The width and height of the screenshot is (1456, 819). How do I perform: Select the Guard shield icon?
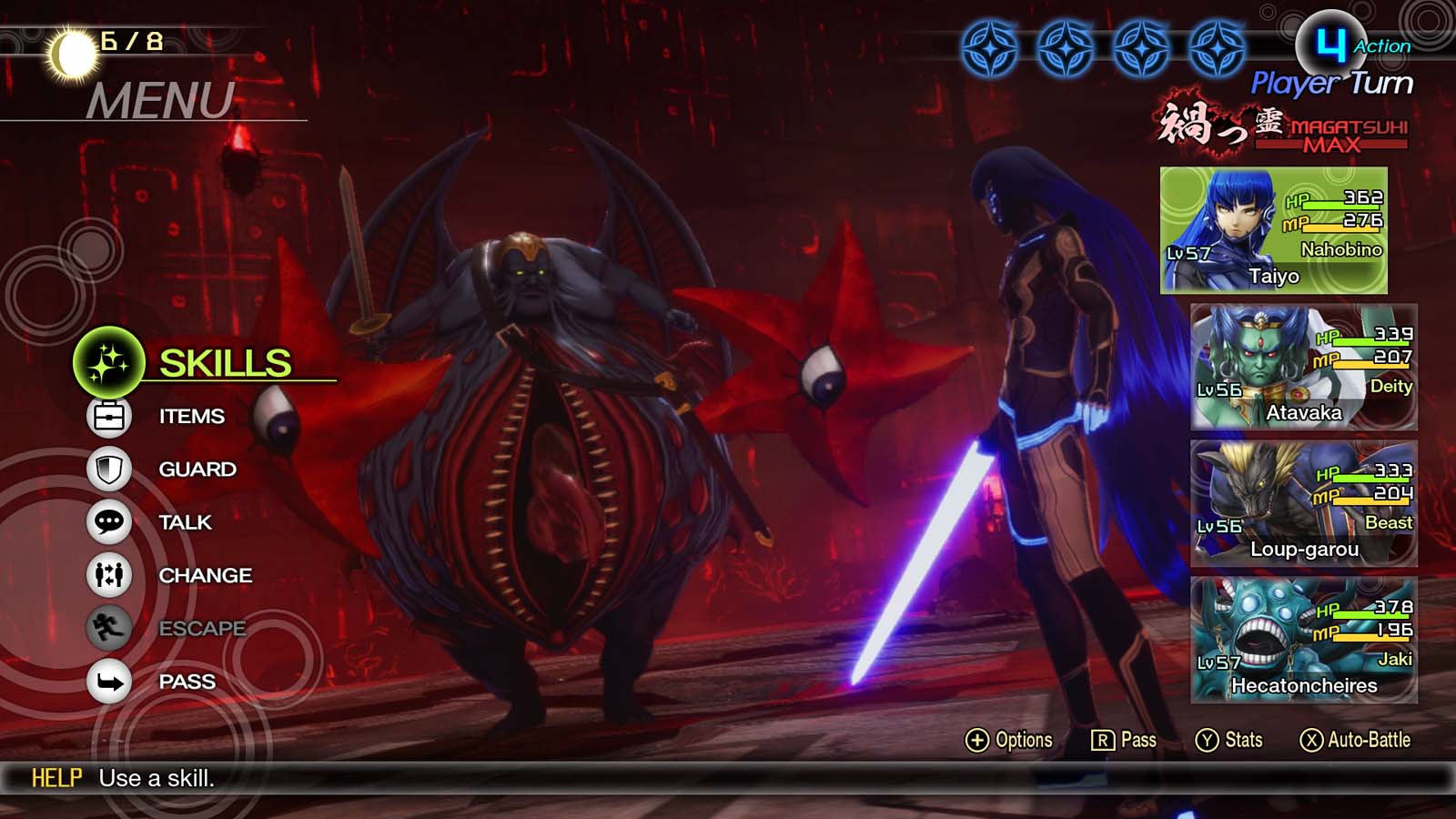coord(108,469)
